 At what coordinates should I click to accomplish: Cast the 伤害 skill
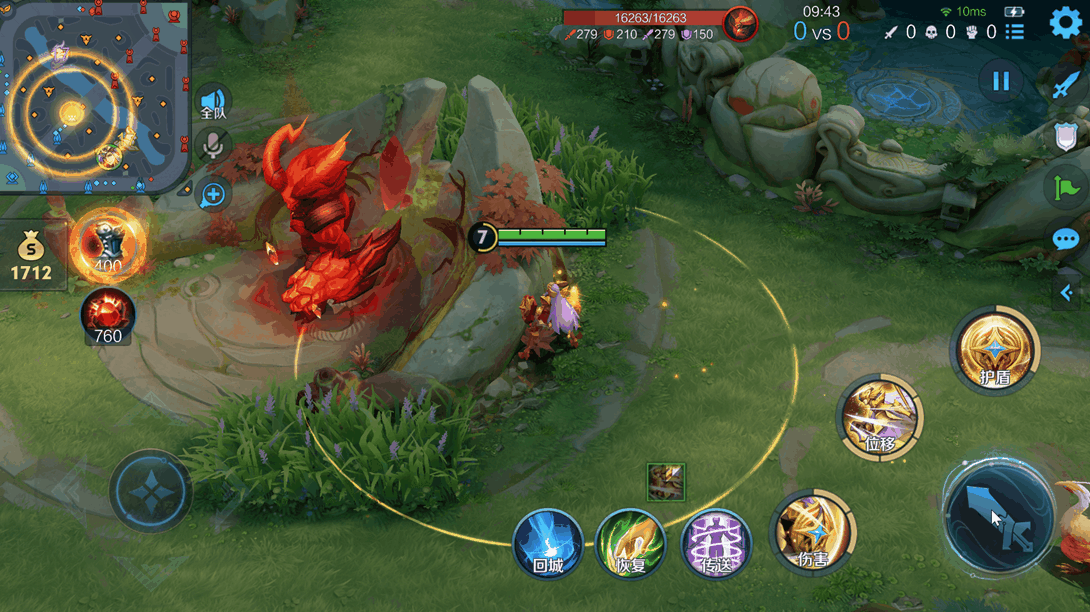[x=813, y=532]
